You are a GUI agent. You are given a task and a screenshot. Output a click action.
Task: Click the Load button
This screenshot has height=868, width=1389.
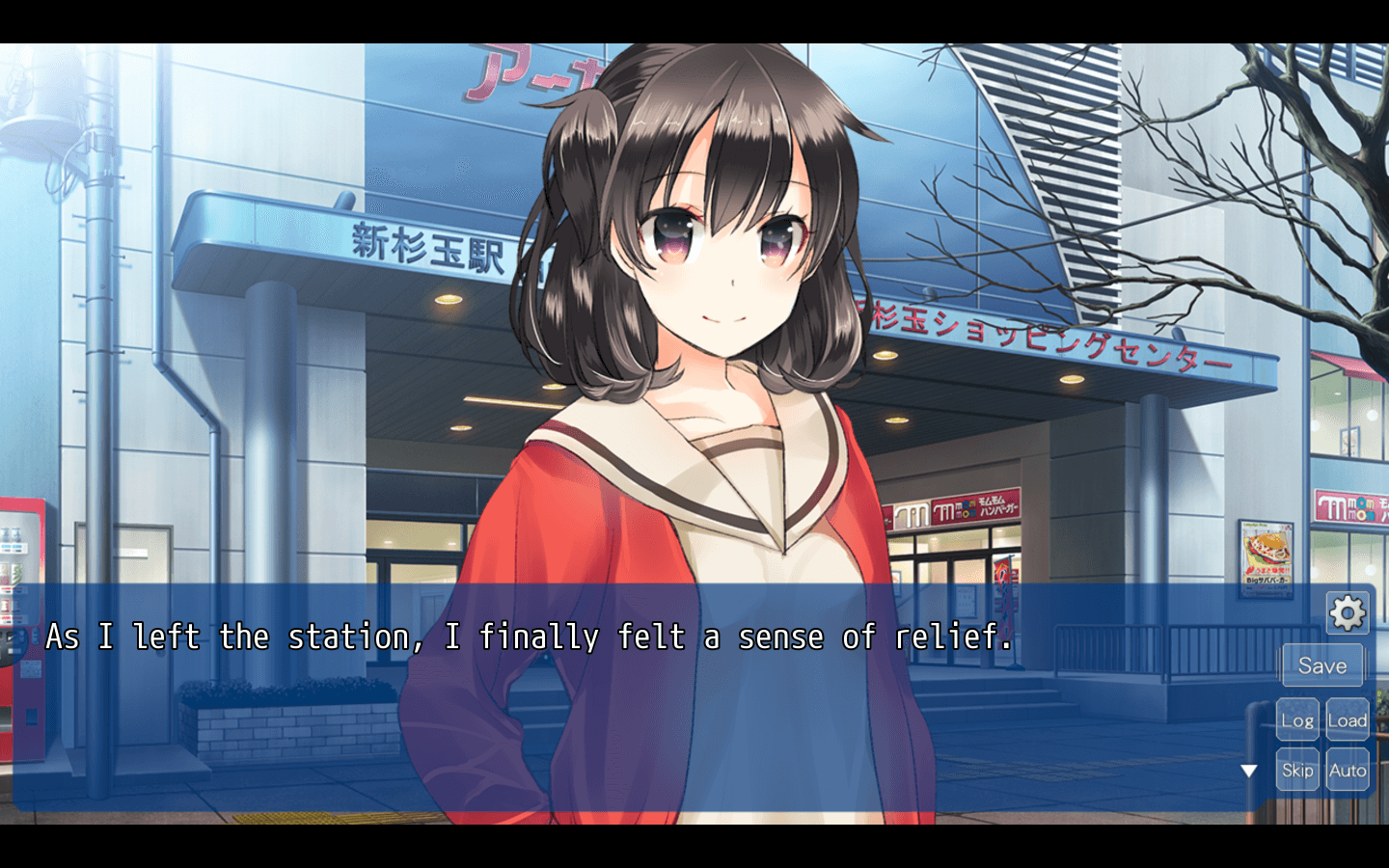(1348, 720)
